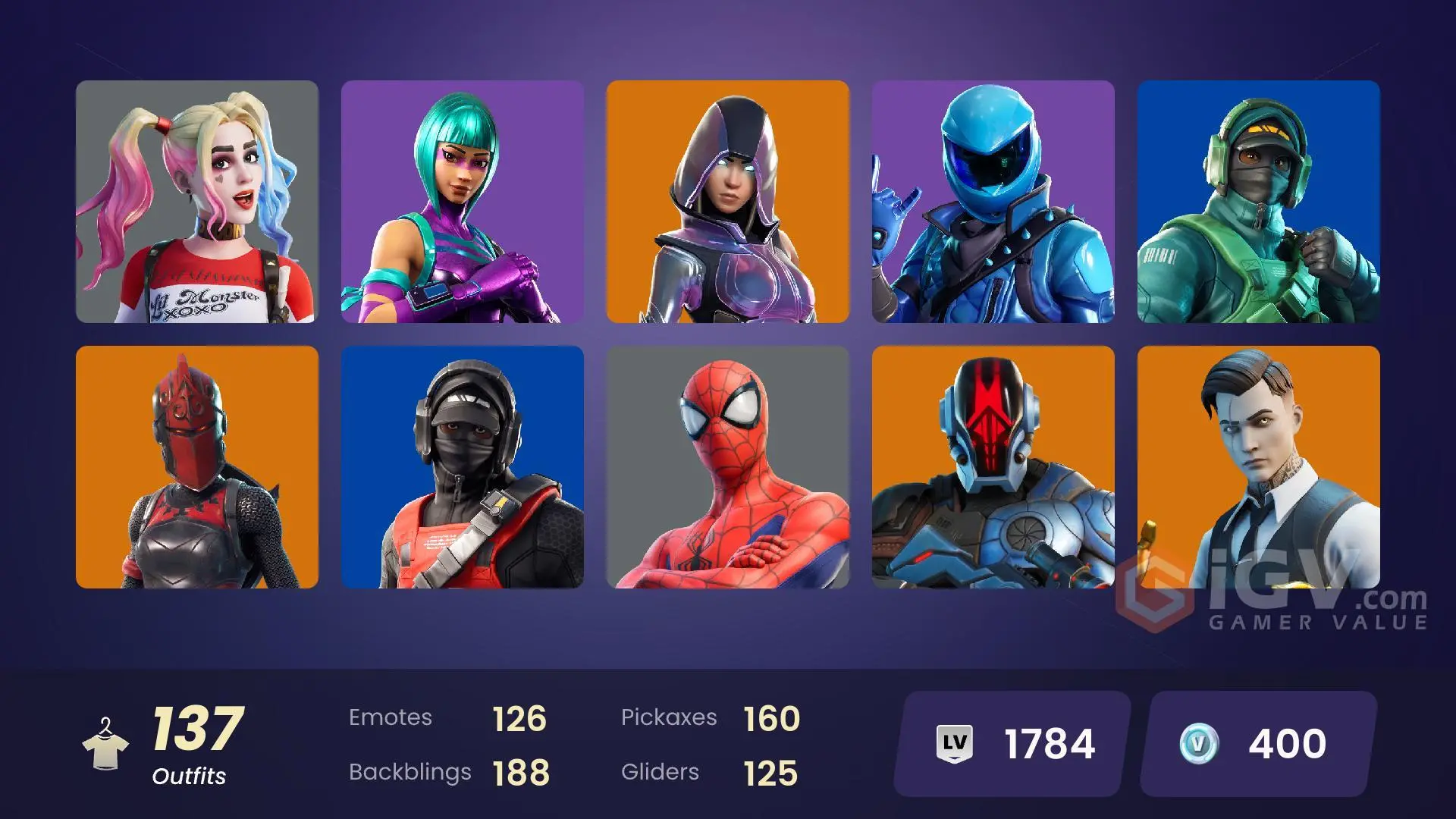This screenshot has width=1456, height=819.
Task: Click the Emotes count of 126
Action: tap(519, 717)
